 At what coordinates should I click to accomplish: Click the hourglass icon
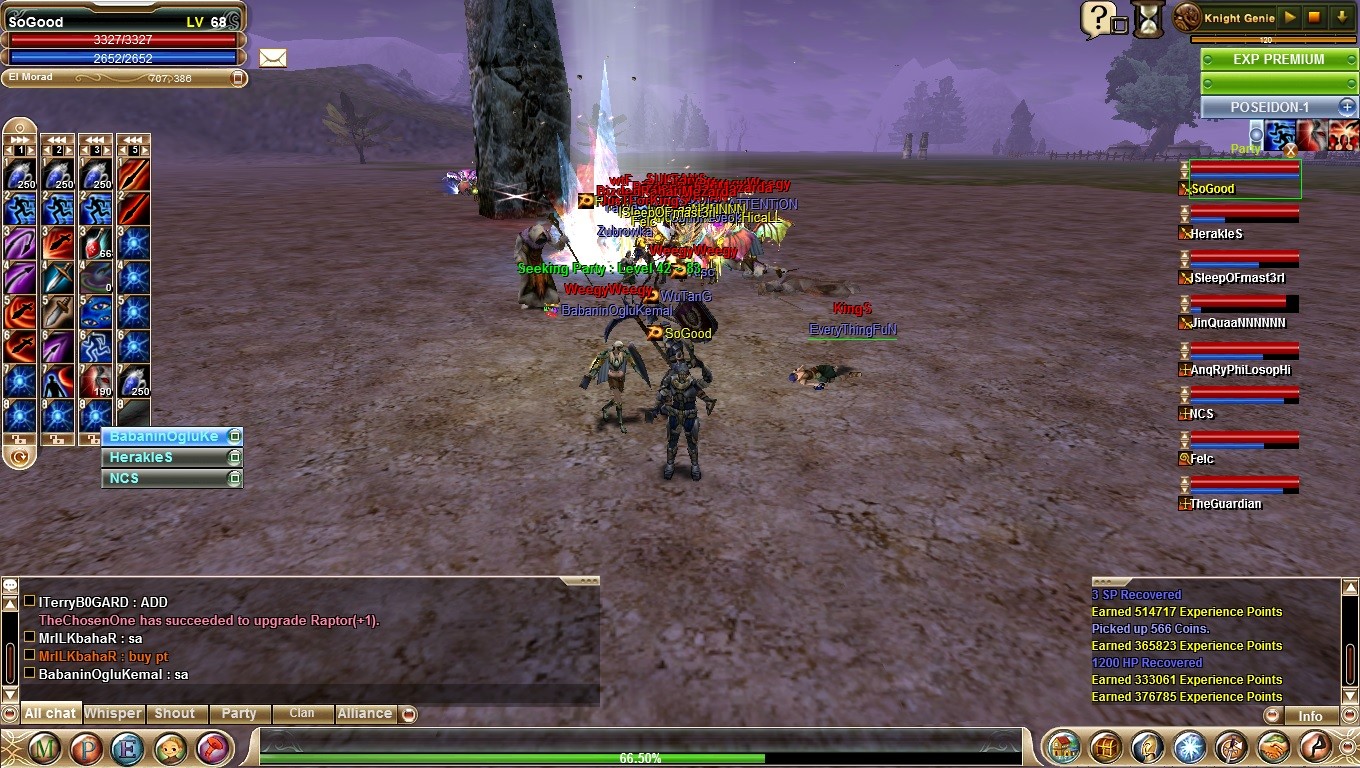coord(1148,20)
